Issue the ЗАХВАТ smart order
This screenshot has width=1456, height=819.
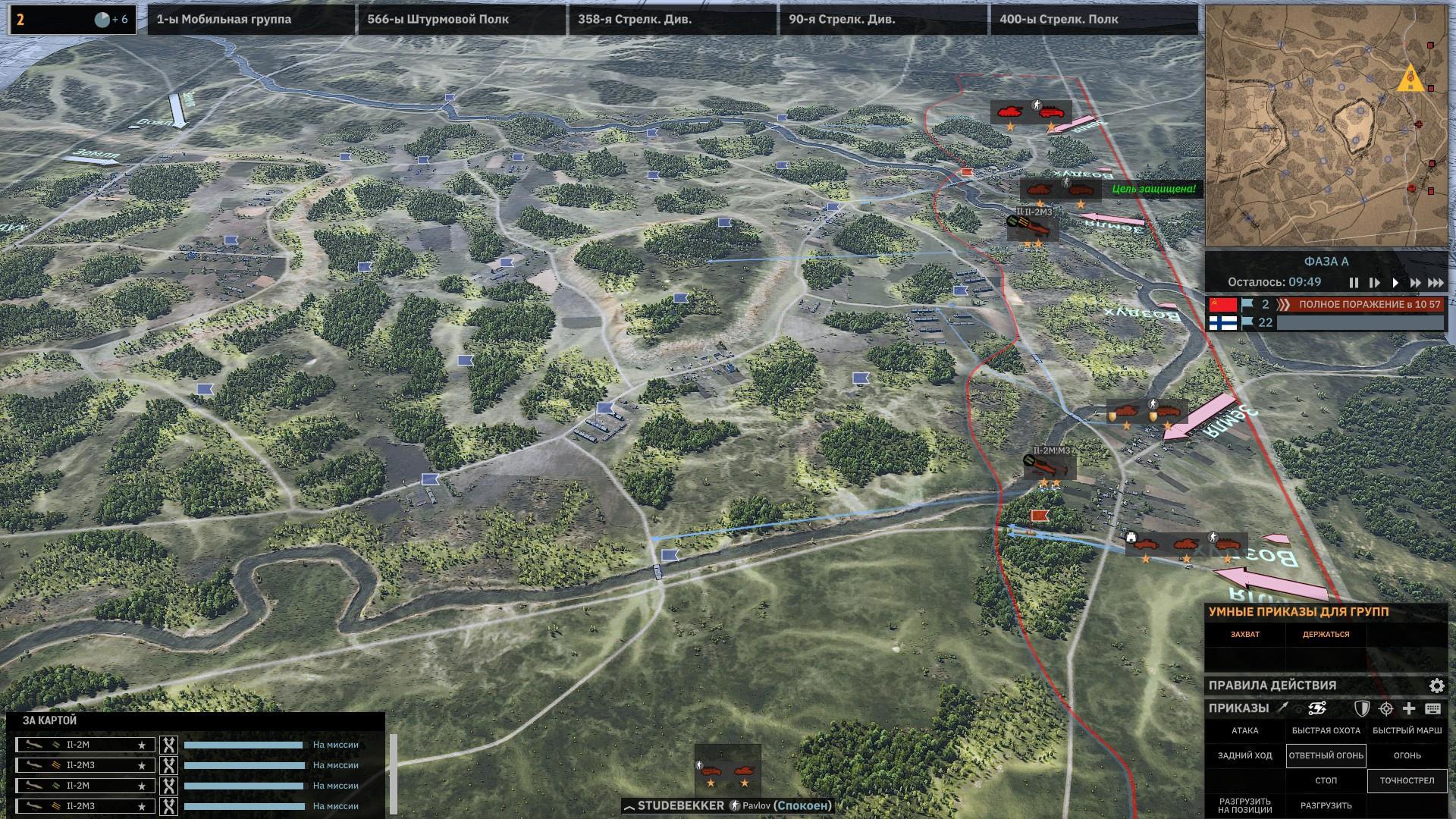[1245, 635]
